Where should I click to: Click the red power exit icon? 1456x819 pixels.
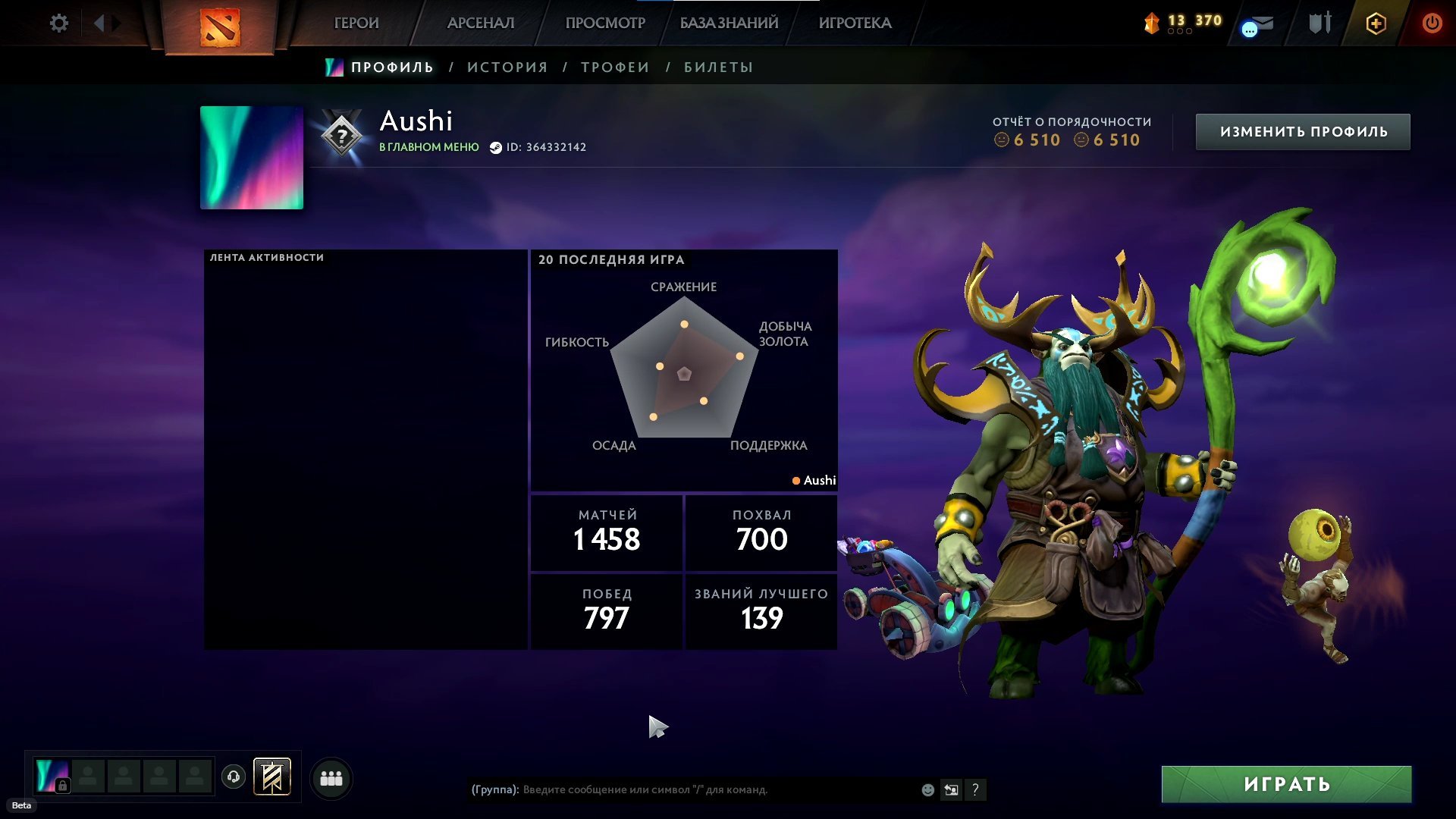coord(1432,23)
